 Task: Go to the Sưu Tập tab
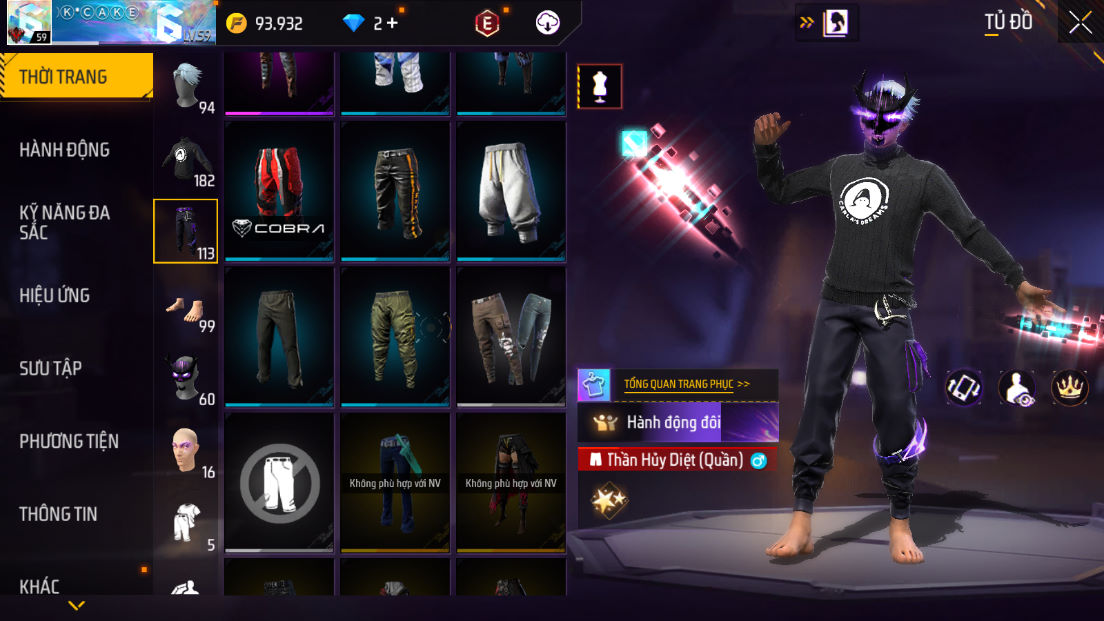click(x=51, y=368)
